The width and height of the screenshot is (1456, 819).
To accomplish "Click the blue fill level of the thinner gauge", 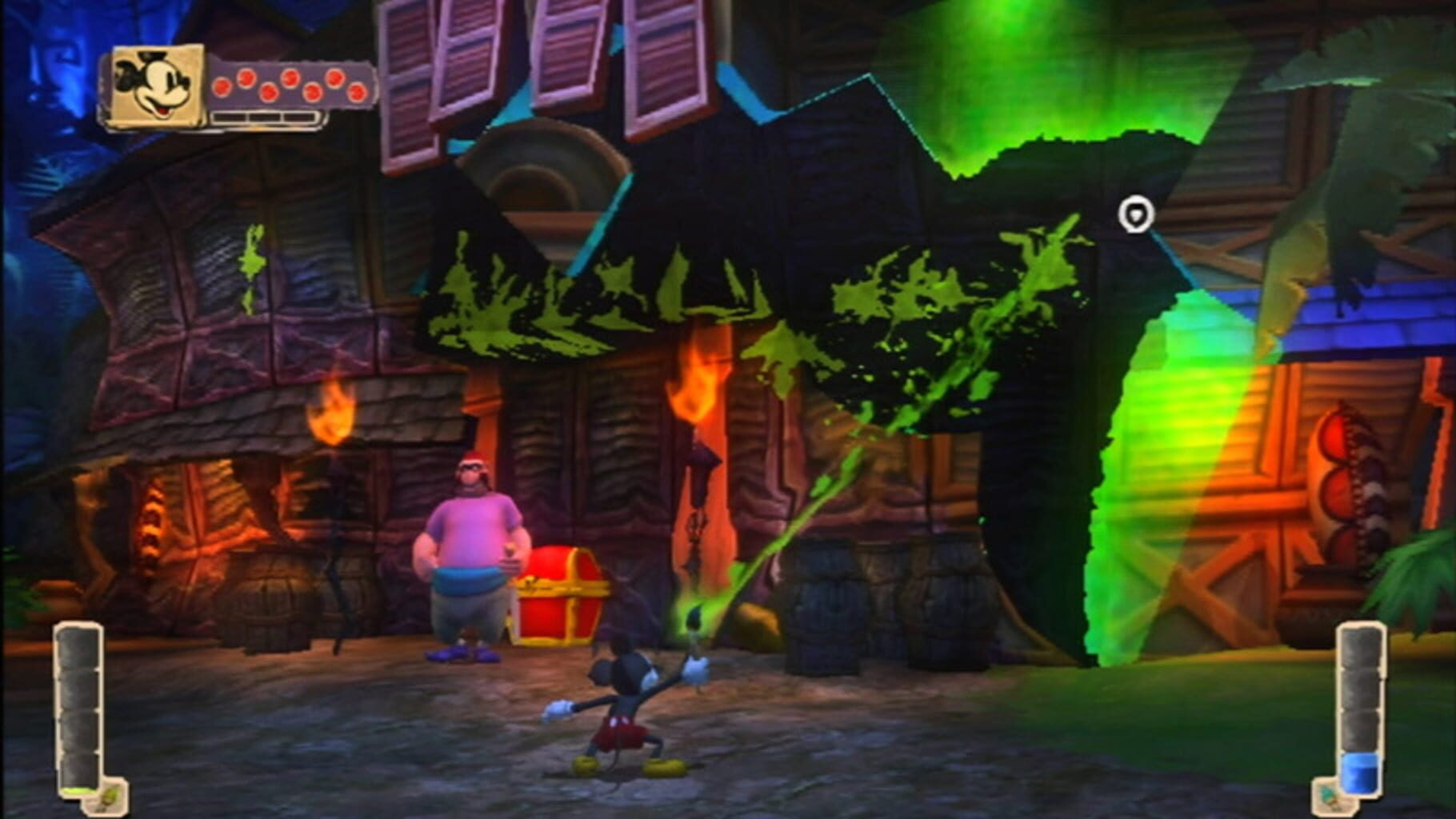I will pyautogui.click(x=1362, y=773).
